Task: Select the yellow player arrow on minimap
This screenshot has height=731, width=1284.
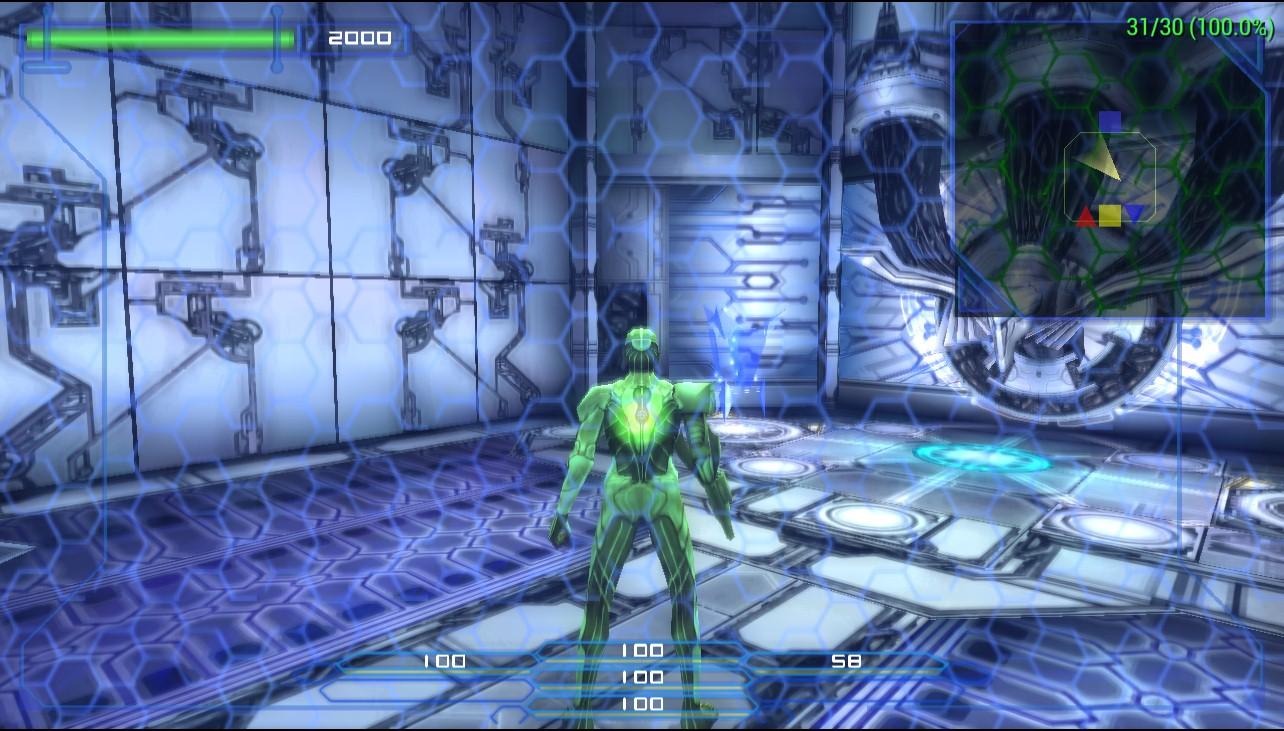Action: (x=1102, y=158)
